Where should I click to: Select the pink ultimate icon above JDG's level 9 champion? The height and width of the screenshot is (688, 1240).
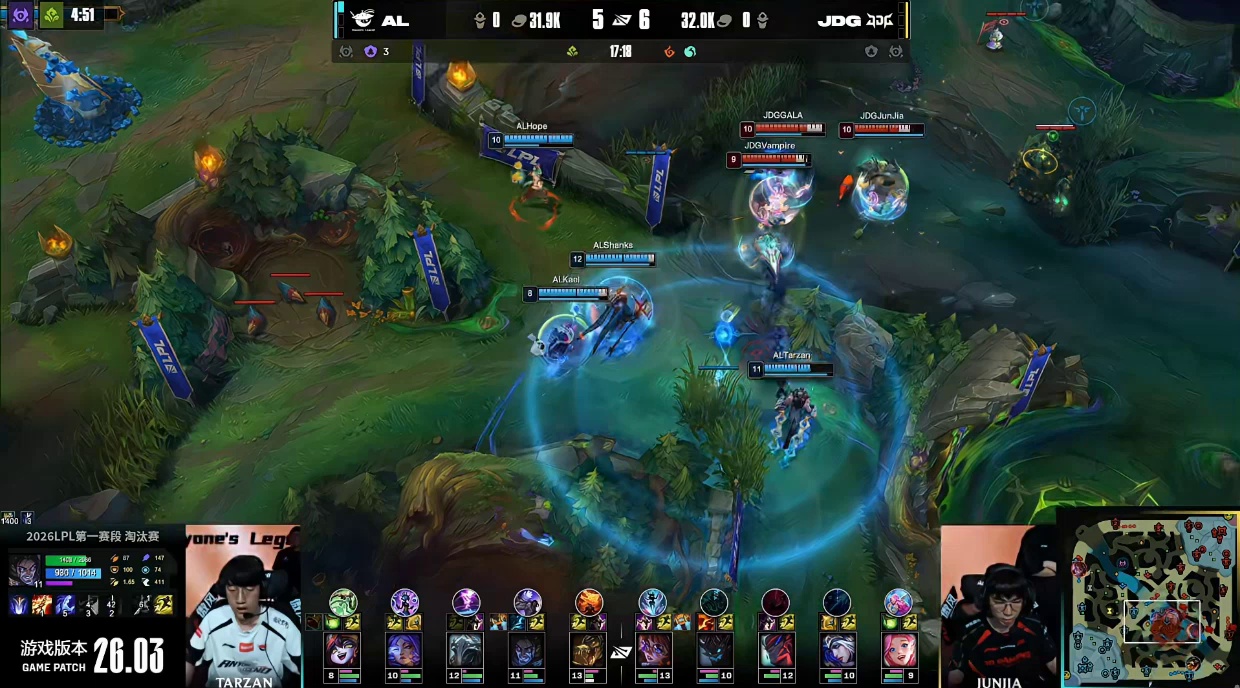click(x=898, y=601)
